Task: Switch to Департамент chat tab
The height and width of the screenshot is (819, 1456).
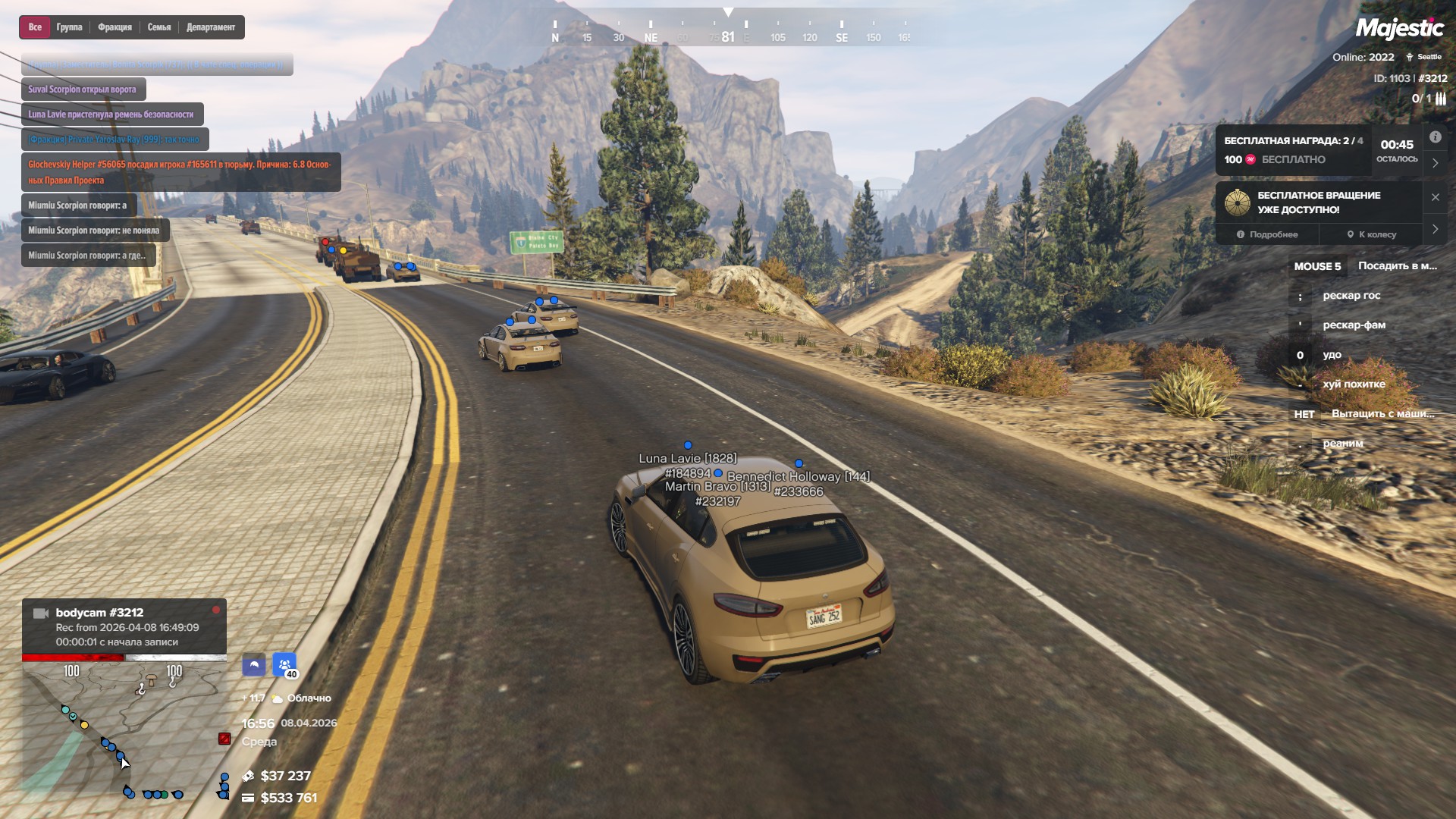Action: [211, 27]
